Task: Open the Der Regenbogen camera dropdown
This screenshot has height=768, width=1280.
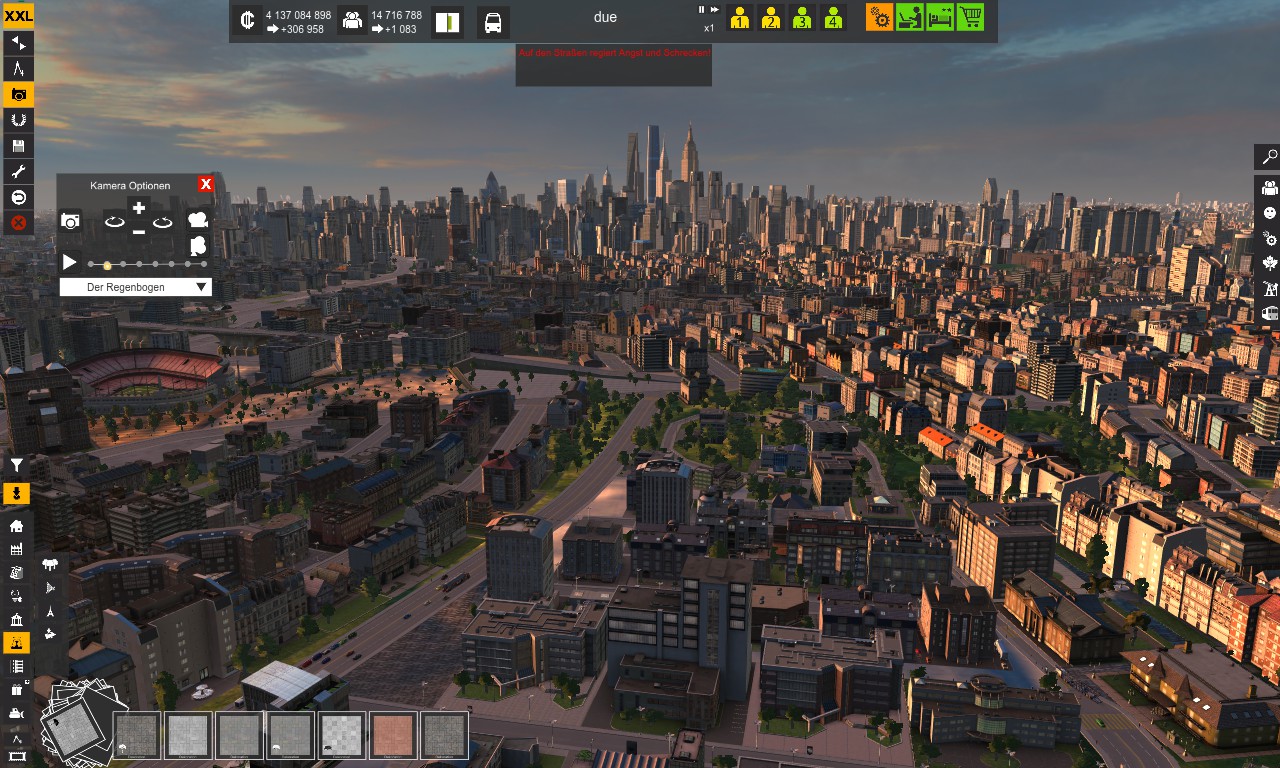Action: tap(136, 286)
